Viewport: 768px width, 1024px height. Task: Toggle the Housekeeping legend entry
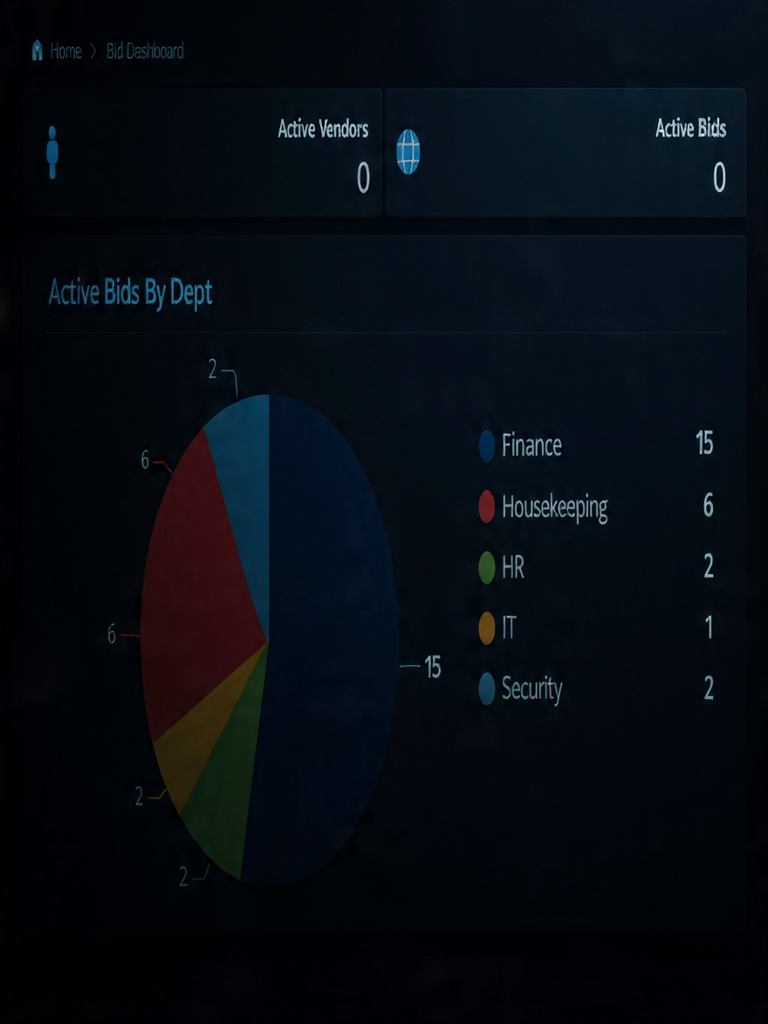(x=553, y=507)
